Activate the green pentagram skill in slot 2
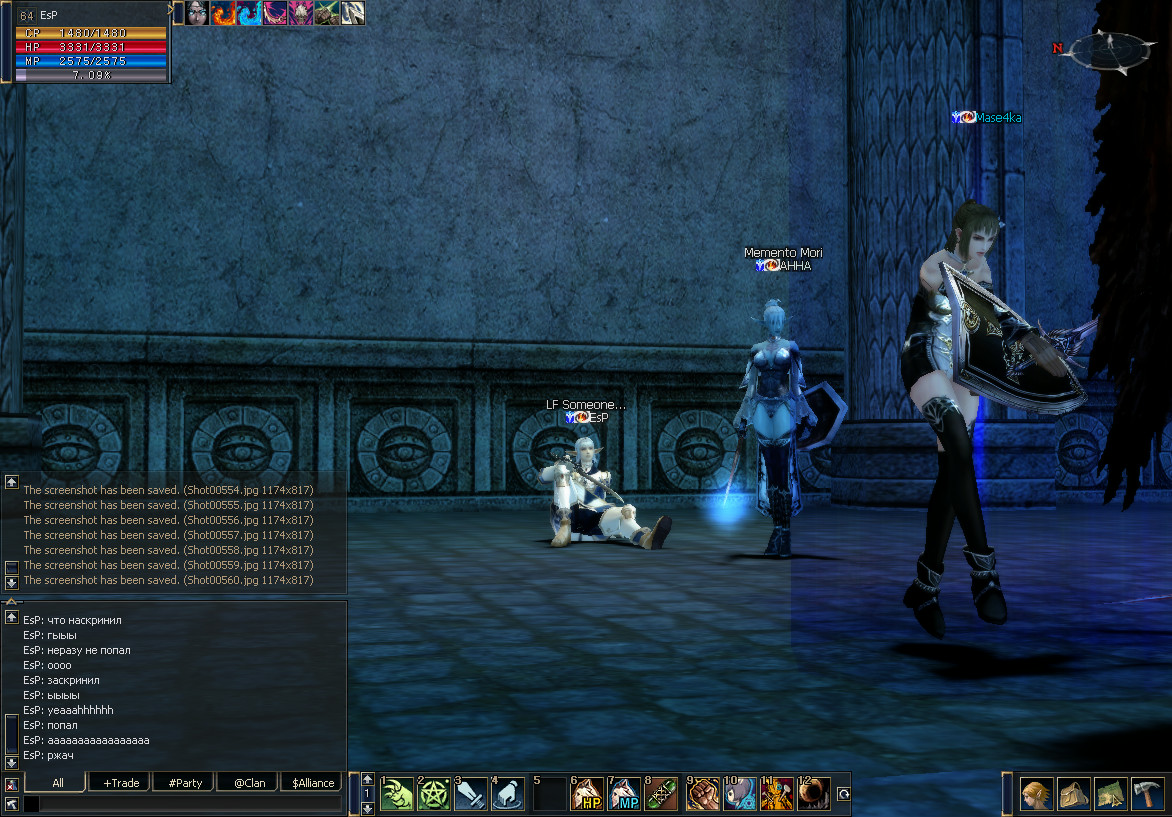The image size is (1172, 817). (434, 795)
